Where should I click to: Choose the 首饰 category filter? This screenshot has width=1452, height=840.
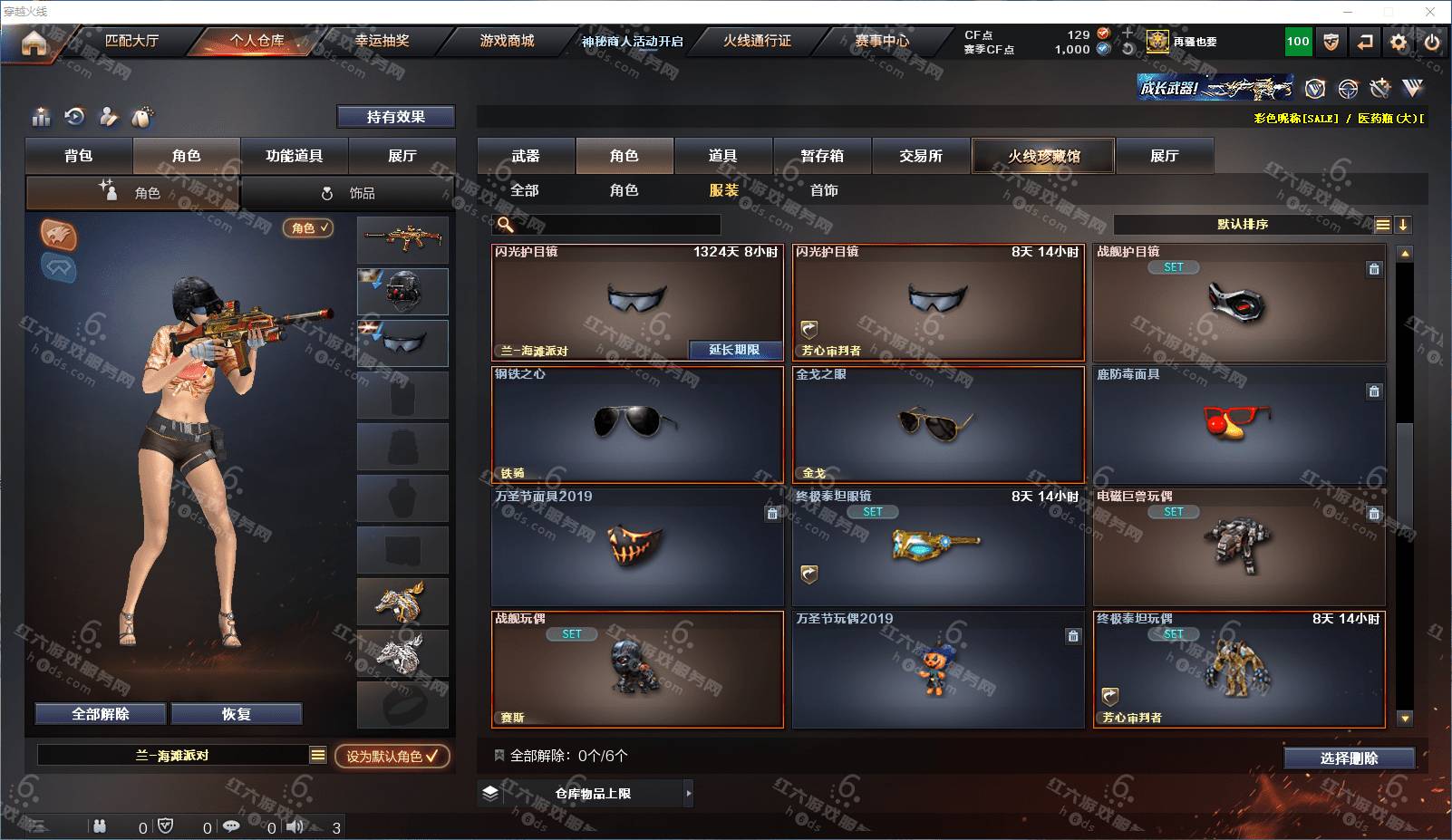point(824,190)
